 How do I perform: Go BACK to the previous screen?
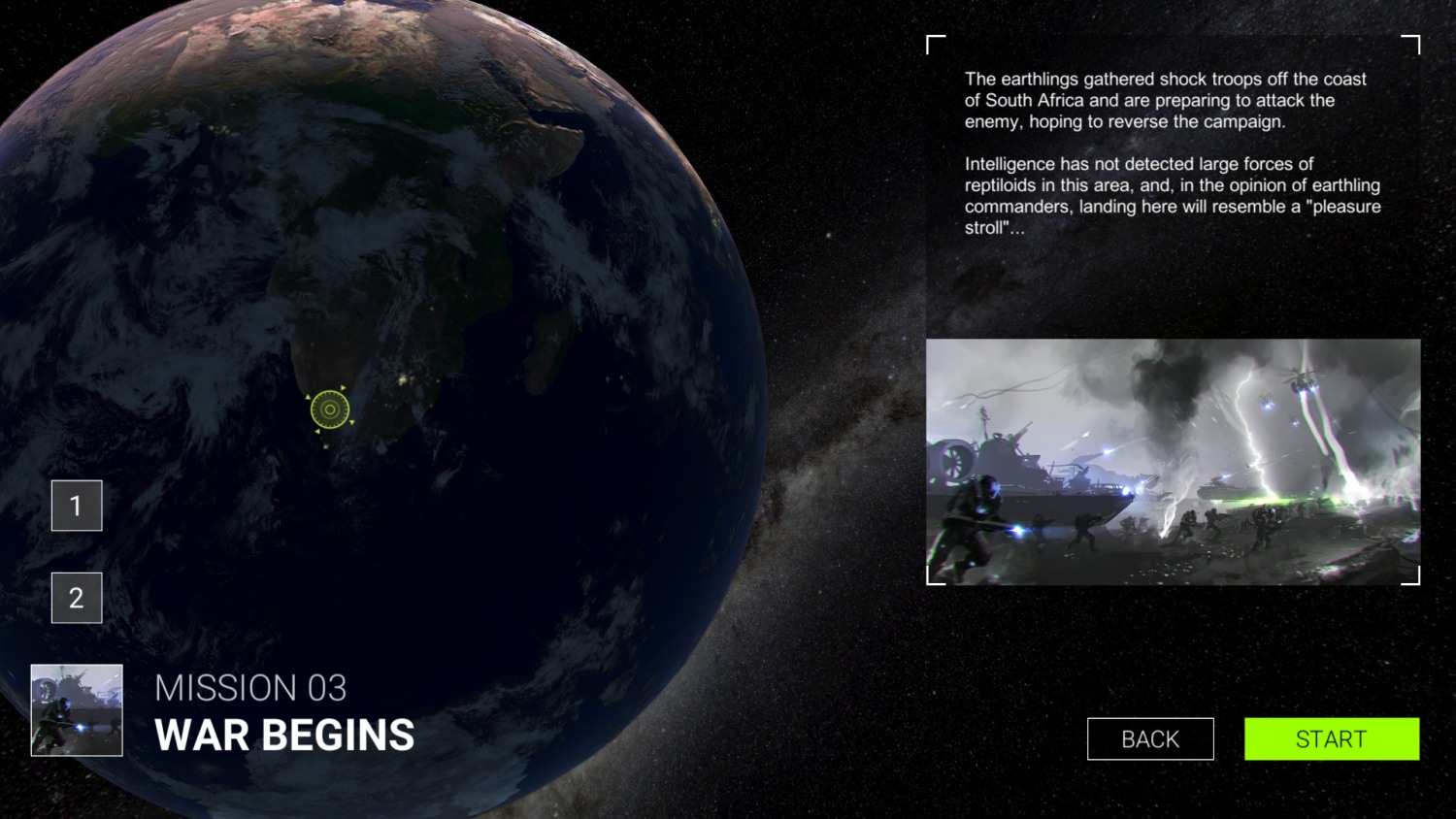point(1150,738)
